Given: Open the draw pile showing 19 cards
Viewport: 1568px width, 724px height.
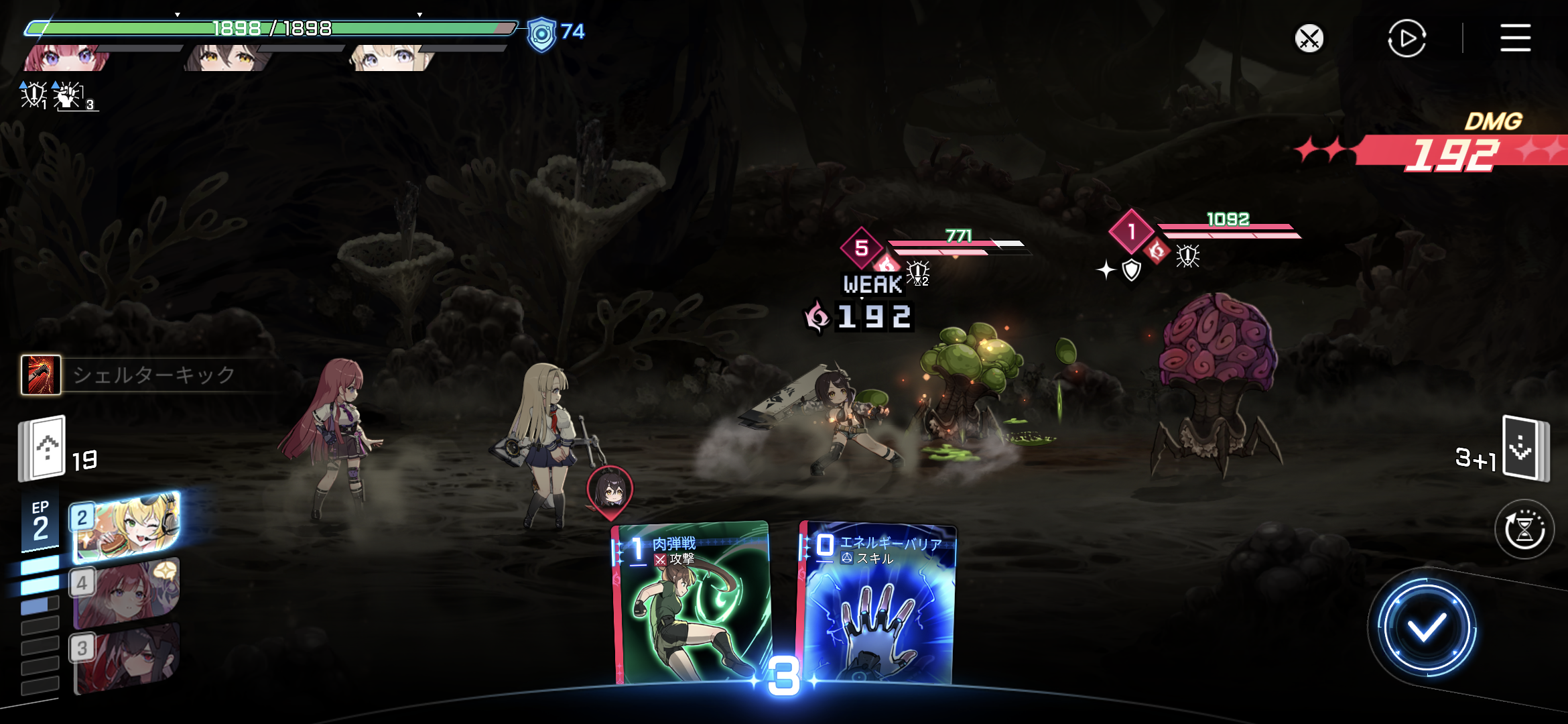Looking at the screenshot, I should (x=43, y=448).
